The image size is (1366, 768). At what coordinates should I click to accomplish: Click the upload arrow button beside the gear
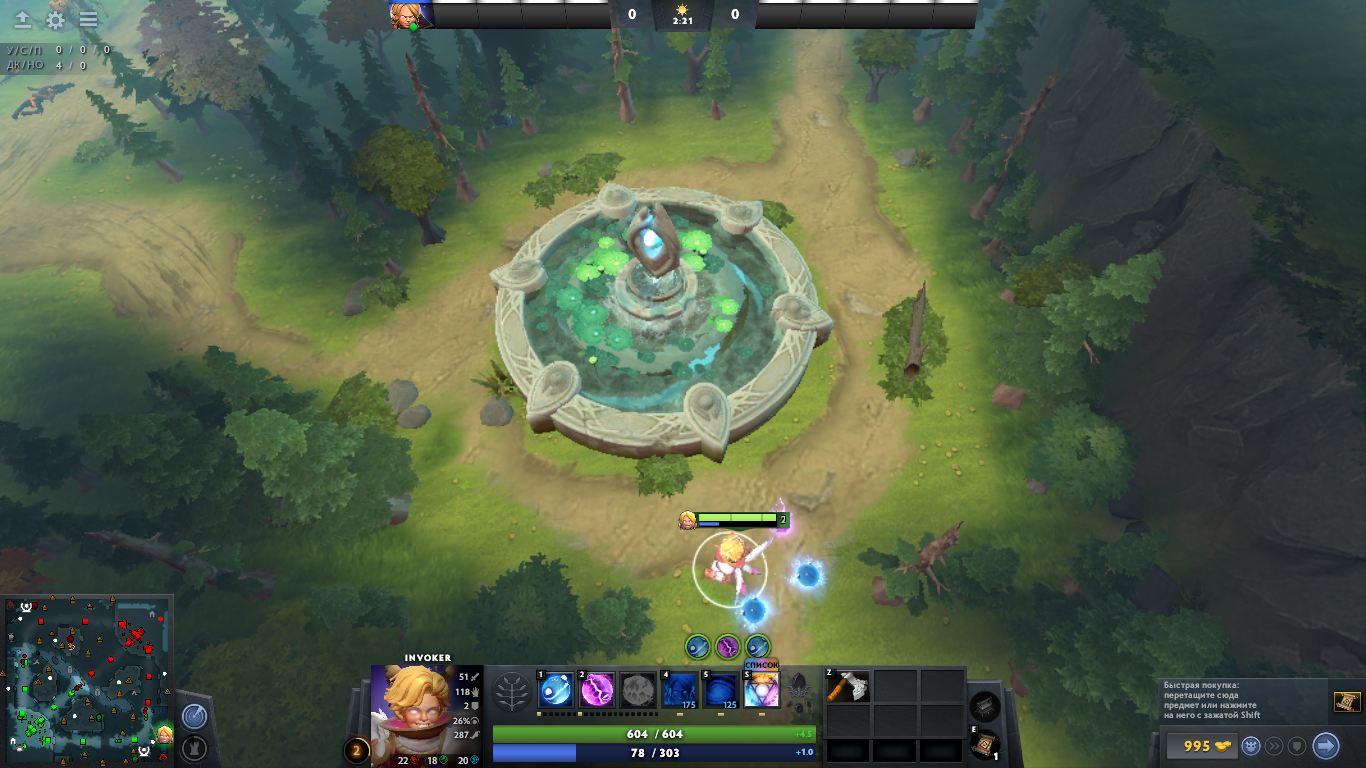(x=22, y=20)
